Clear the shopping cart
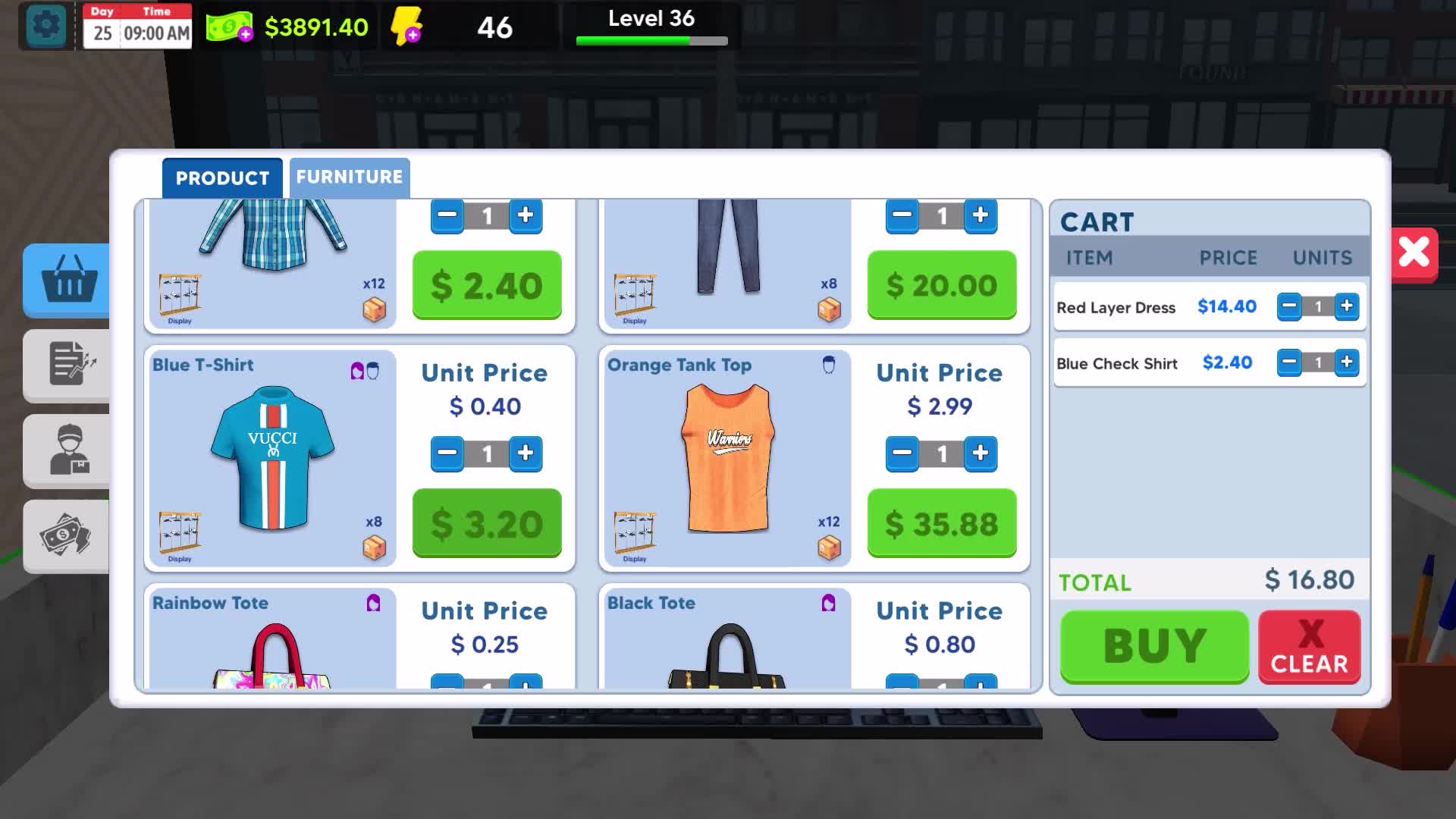Screen dimensions: 1456x819 [1309, 648]
